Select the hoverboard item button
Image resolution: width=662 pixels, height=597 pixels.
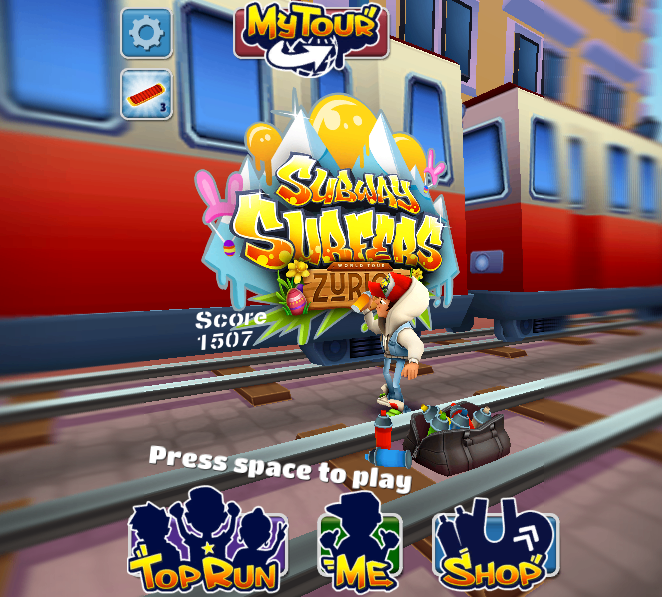(x=146, y=95)
